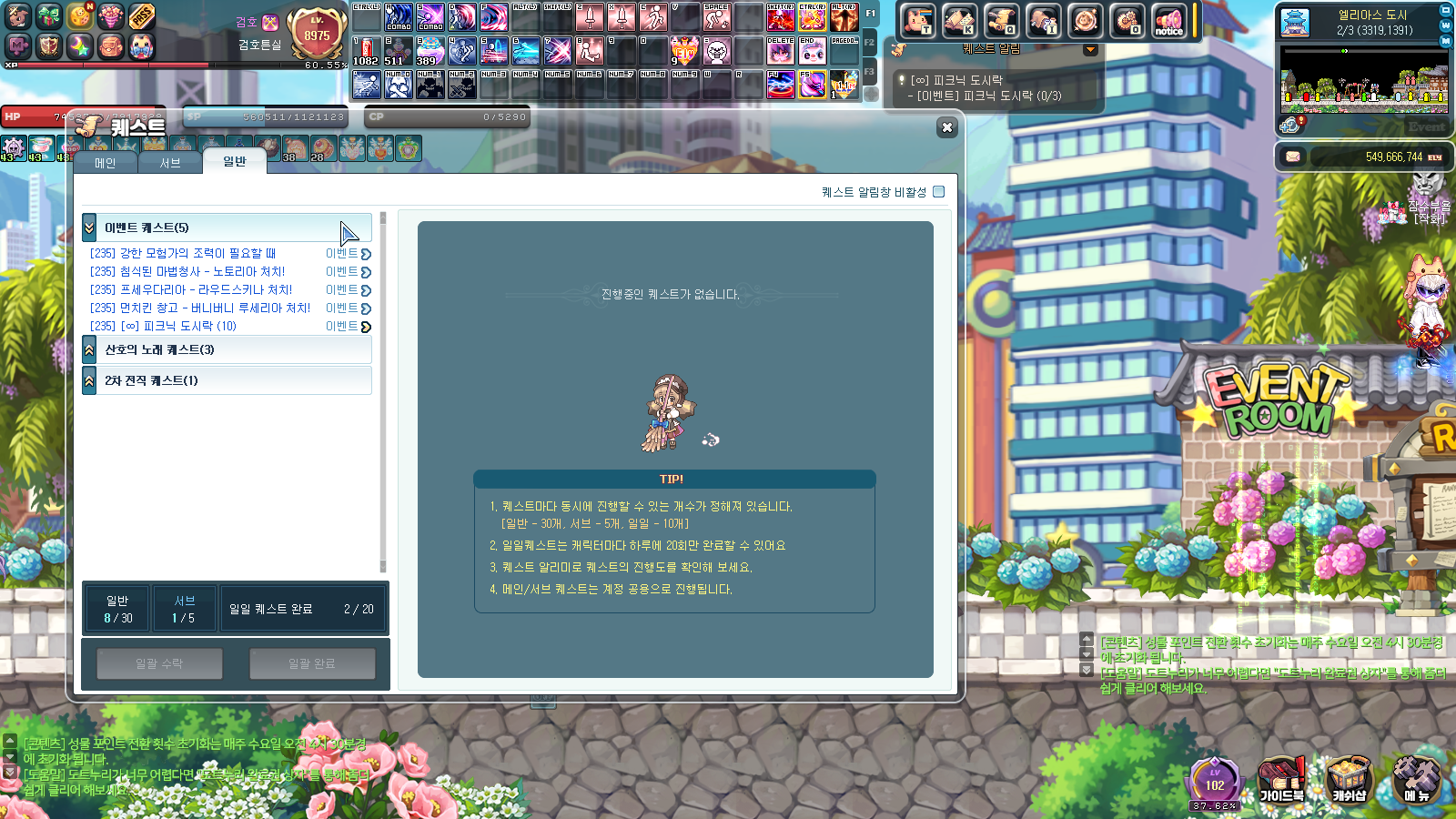Screen dimensions: 1456x819
Task: Expand the 2차 전직 퀘스트(1) category
Action: point(89,380)
